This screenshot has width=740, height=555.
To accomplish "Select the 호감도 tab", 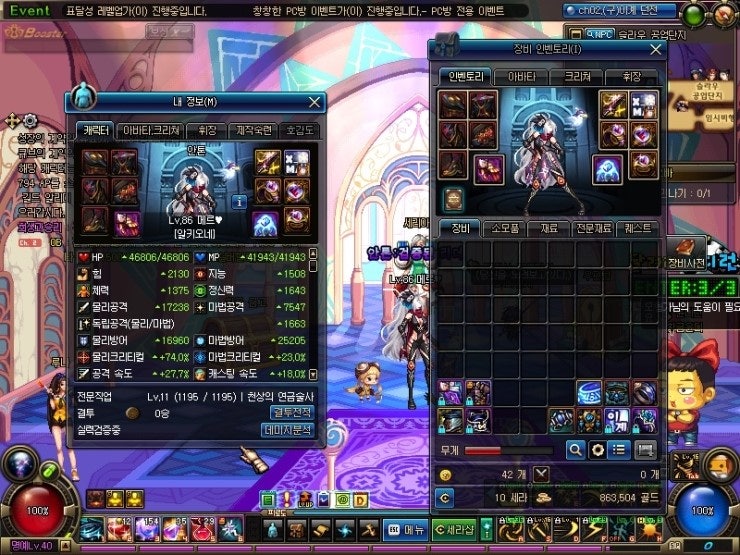I will pos(298,130).
